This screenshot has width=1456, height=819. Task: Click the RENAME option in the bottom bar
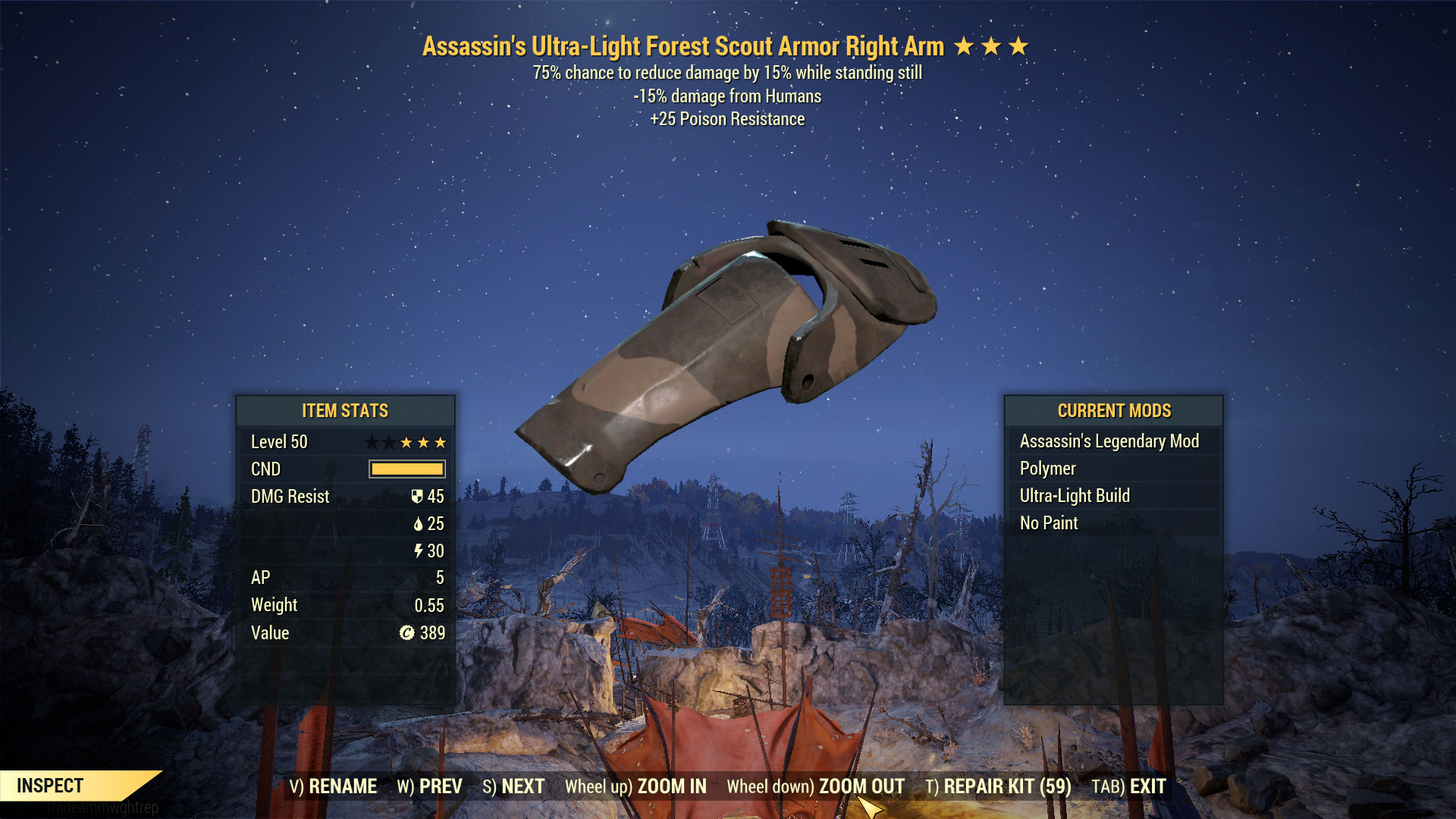pos(333,786)
